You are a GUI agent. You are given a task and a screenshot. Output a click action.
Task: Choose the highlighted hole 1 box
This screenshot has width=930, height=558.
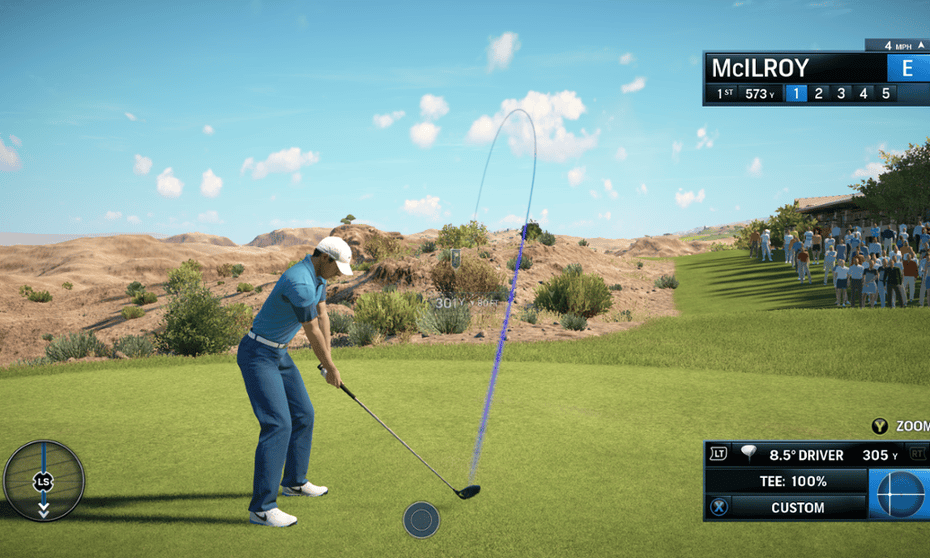click(795, 94)
